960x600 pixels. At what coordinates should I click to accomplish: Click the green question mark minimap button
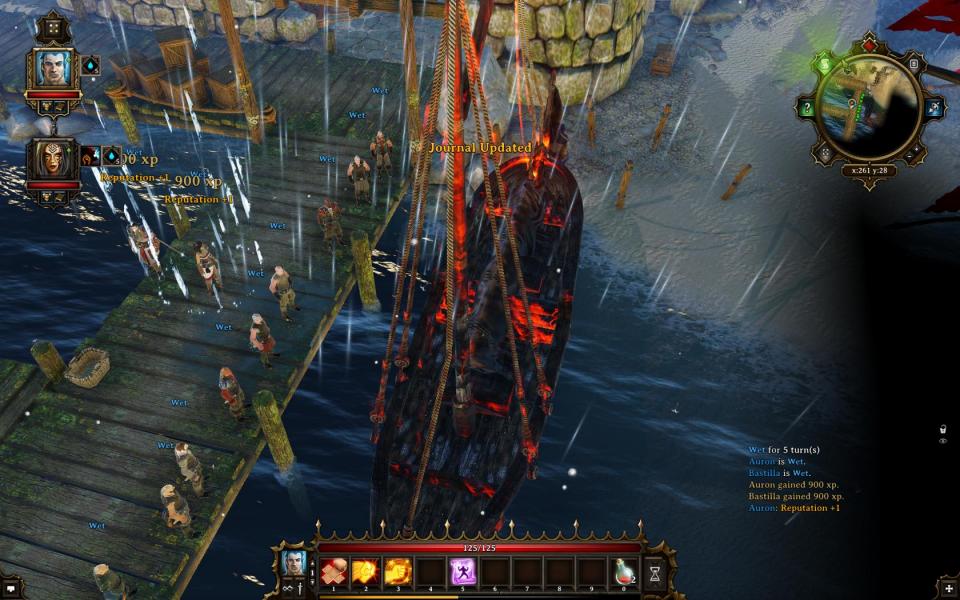point(807,108)
